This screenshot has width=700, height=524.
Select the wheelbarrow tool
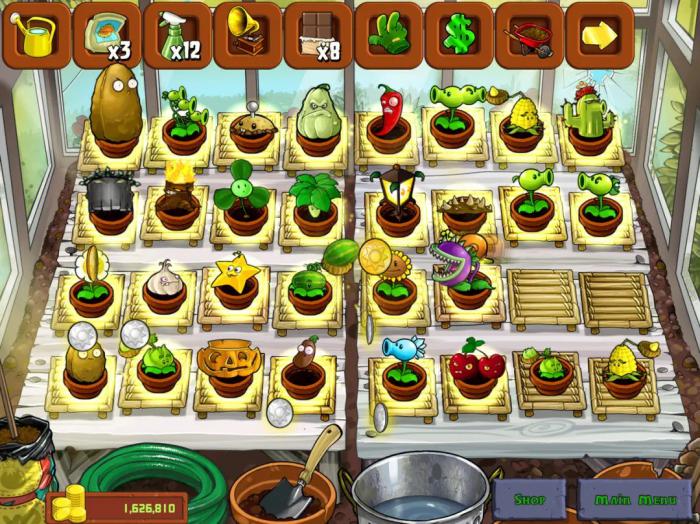pos(529,37)
